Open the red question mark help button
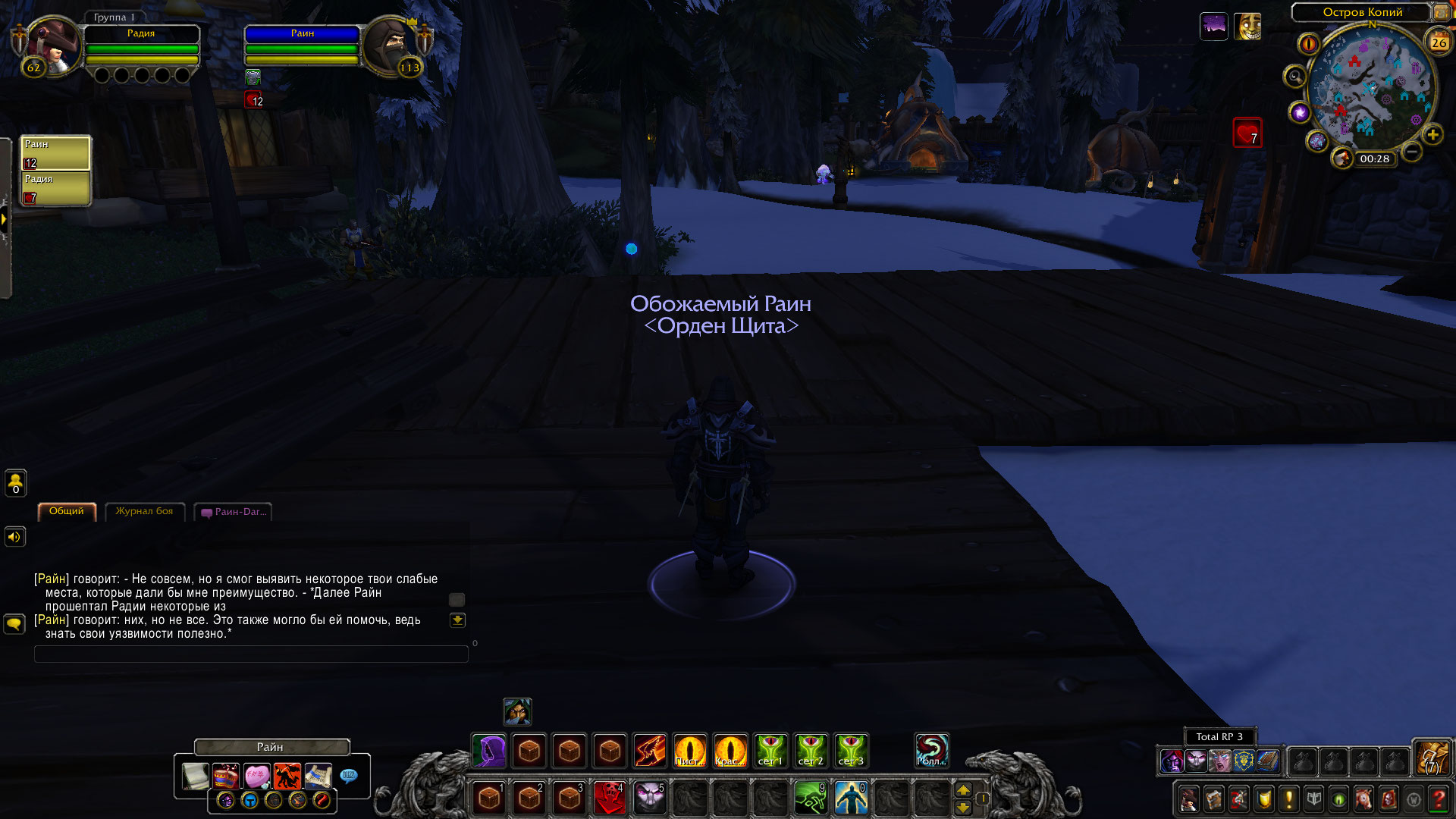Viewport: 1456px width, 819px height. (1438, 799)
